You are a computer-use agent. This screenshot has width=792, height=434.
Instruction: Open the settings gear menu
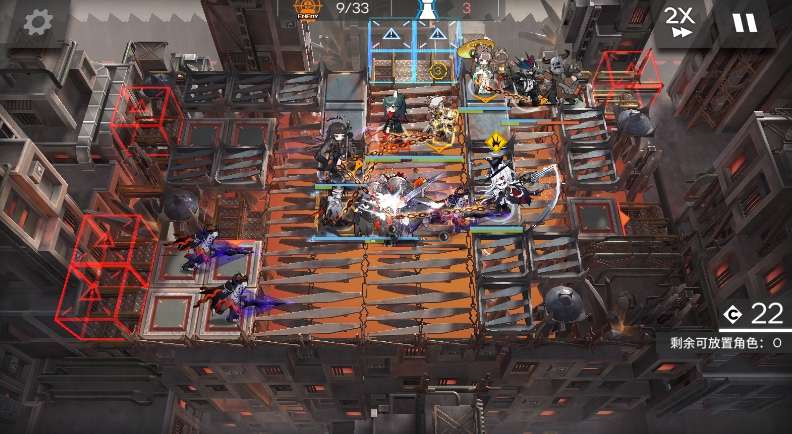38,22
